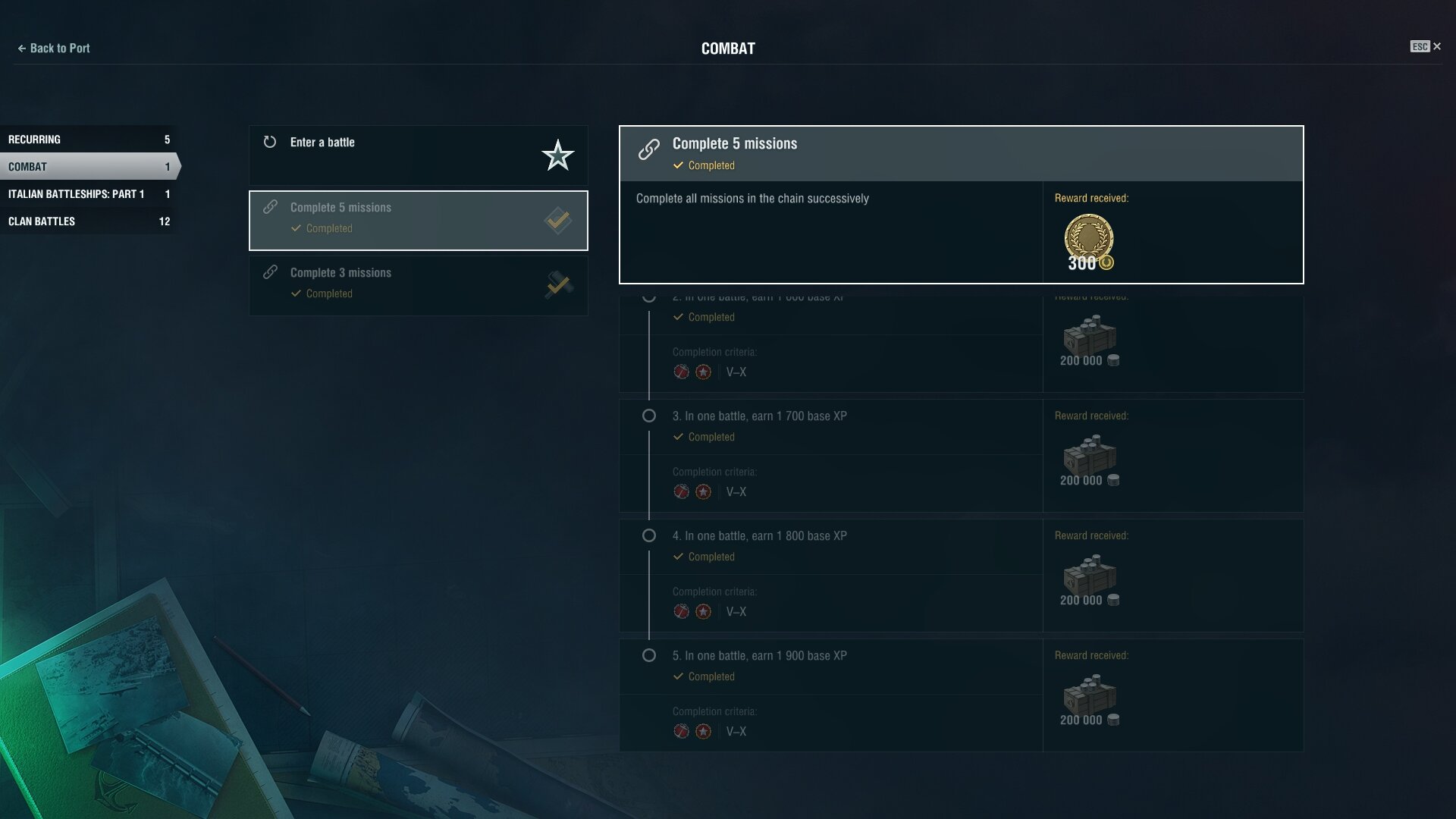Click the Complete 5 missions header panel
The width and height of the screenshot is (1456, 819).
coord(960,153)
